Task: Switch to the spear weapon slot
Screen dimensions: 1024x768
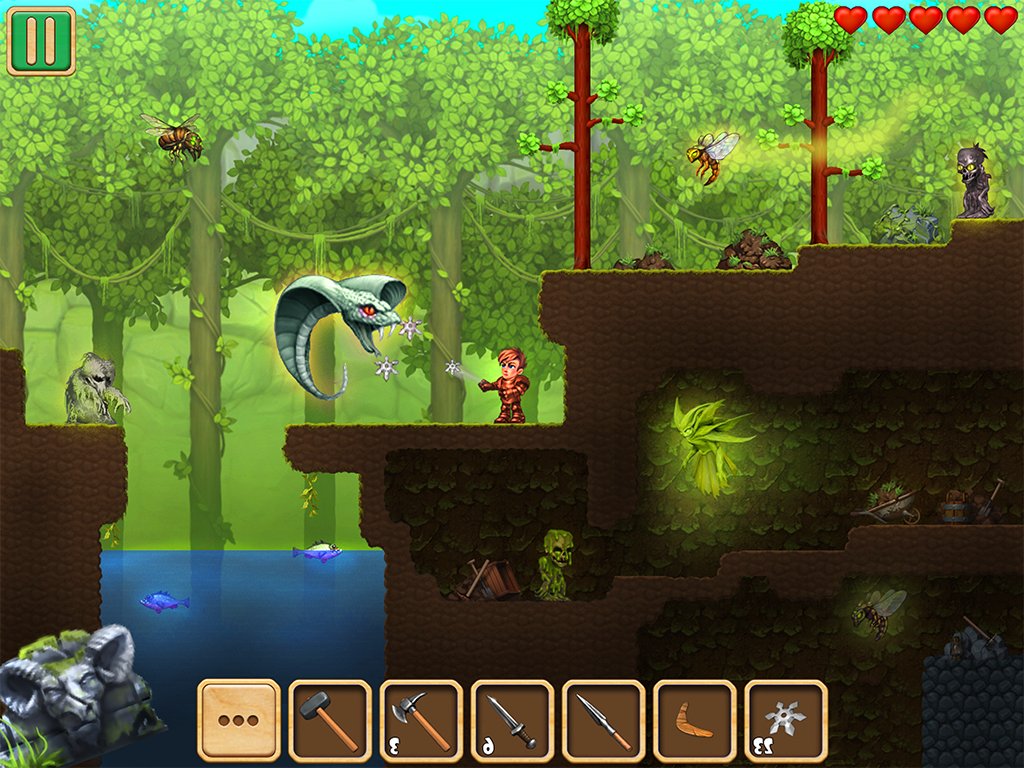Action: (x=604, y=721)
